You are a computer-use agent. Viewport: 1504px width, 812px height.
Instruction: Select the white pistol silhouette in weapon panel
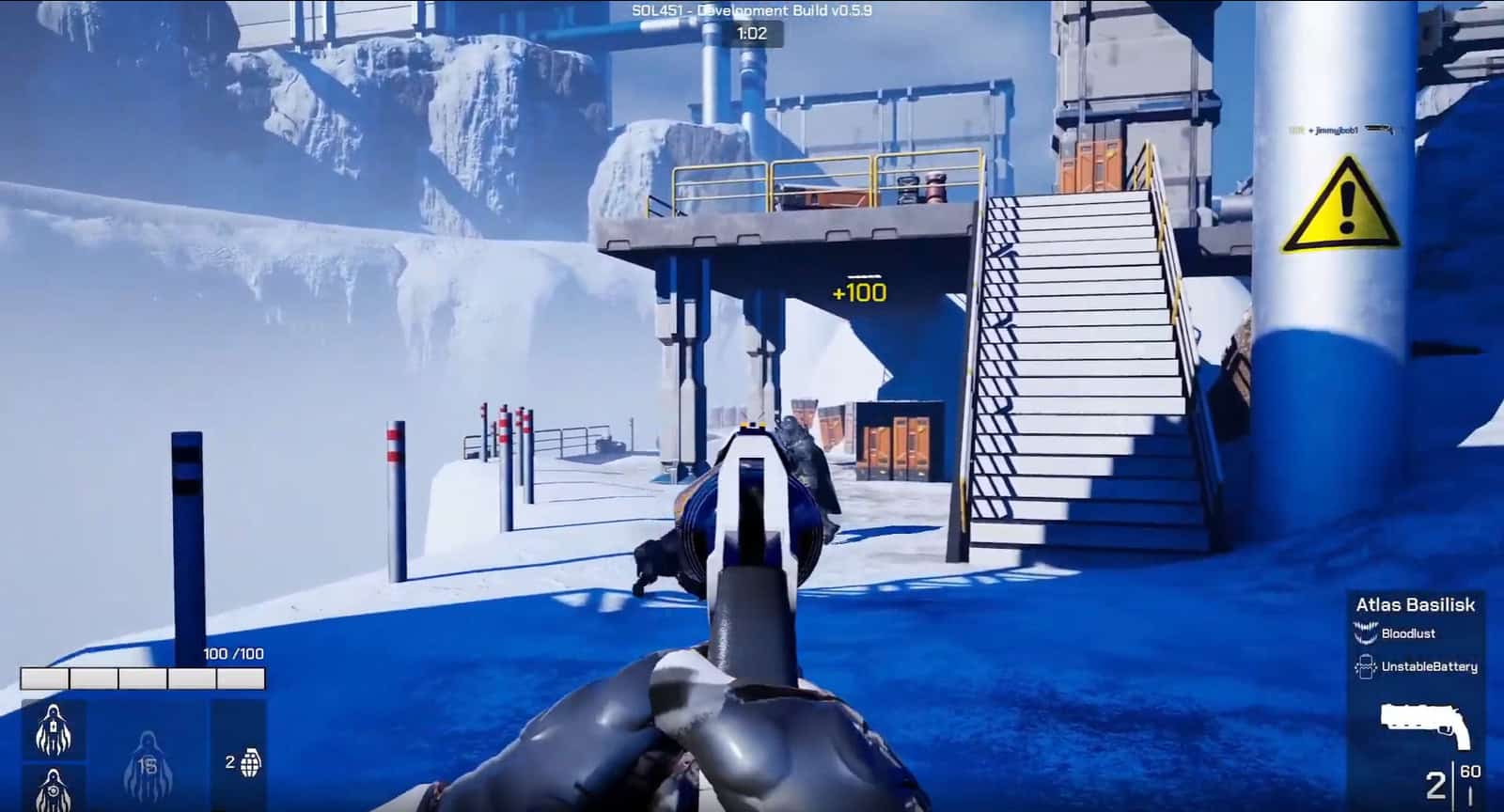[x=1422, y=724]
